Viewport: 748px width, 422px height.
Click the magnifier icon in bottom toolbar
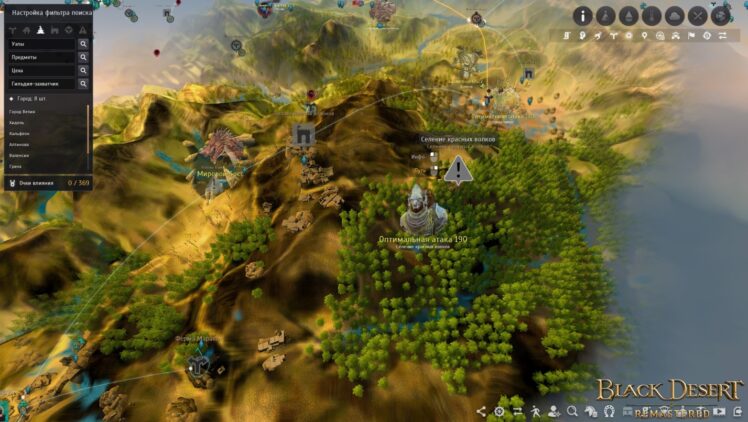click(x=572, y=411)
